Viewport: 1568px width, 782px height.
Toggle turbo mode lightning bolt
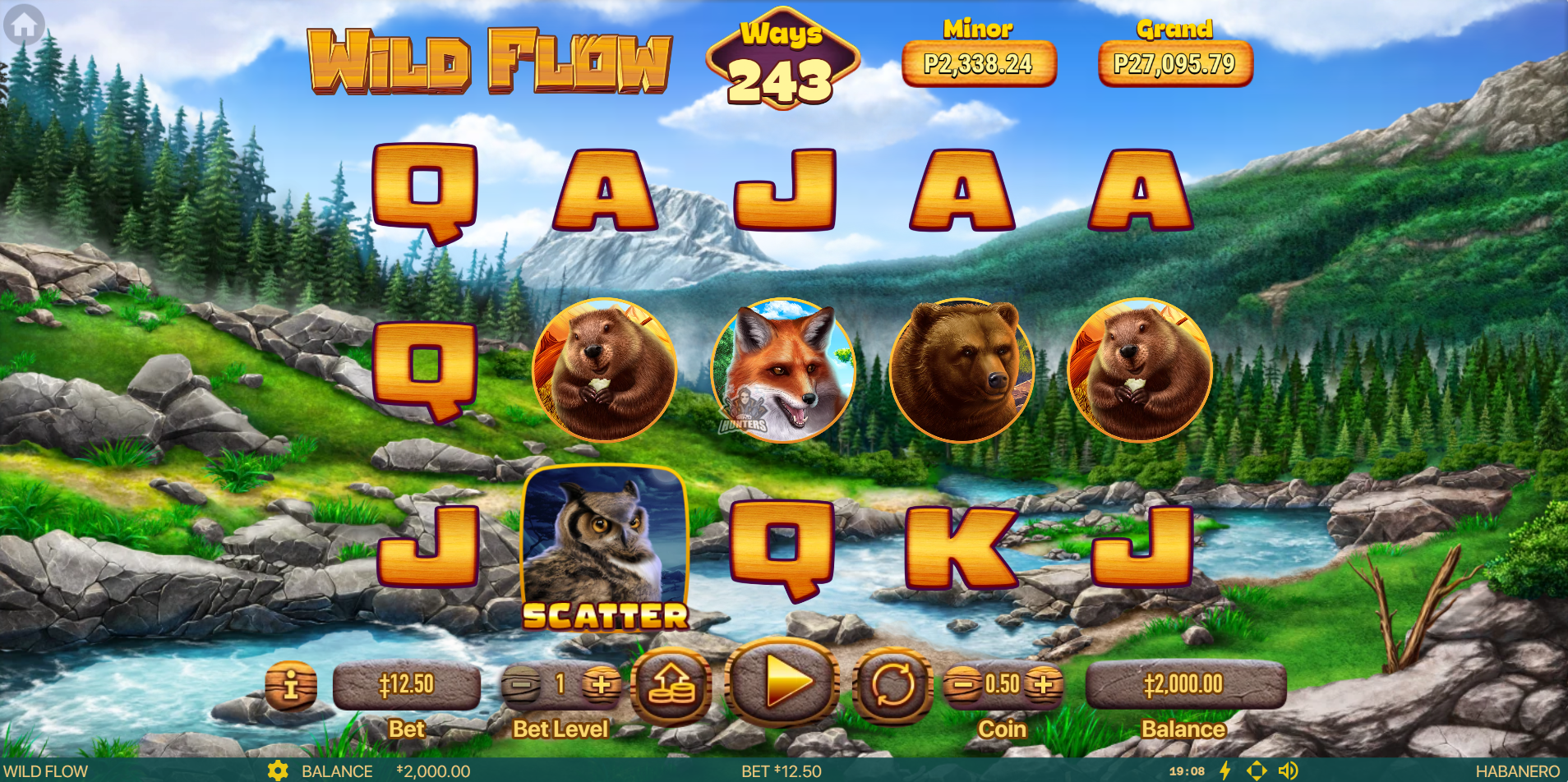1224,770
